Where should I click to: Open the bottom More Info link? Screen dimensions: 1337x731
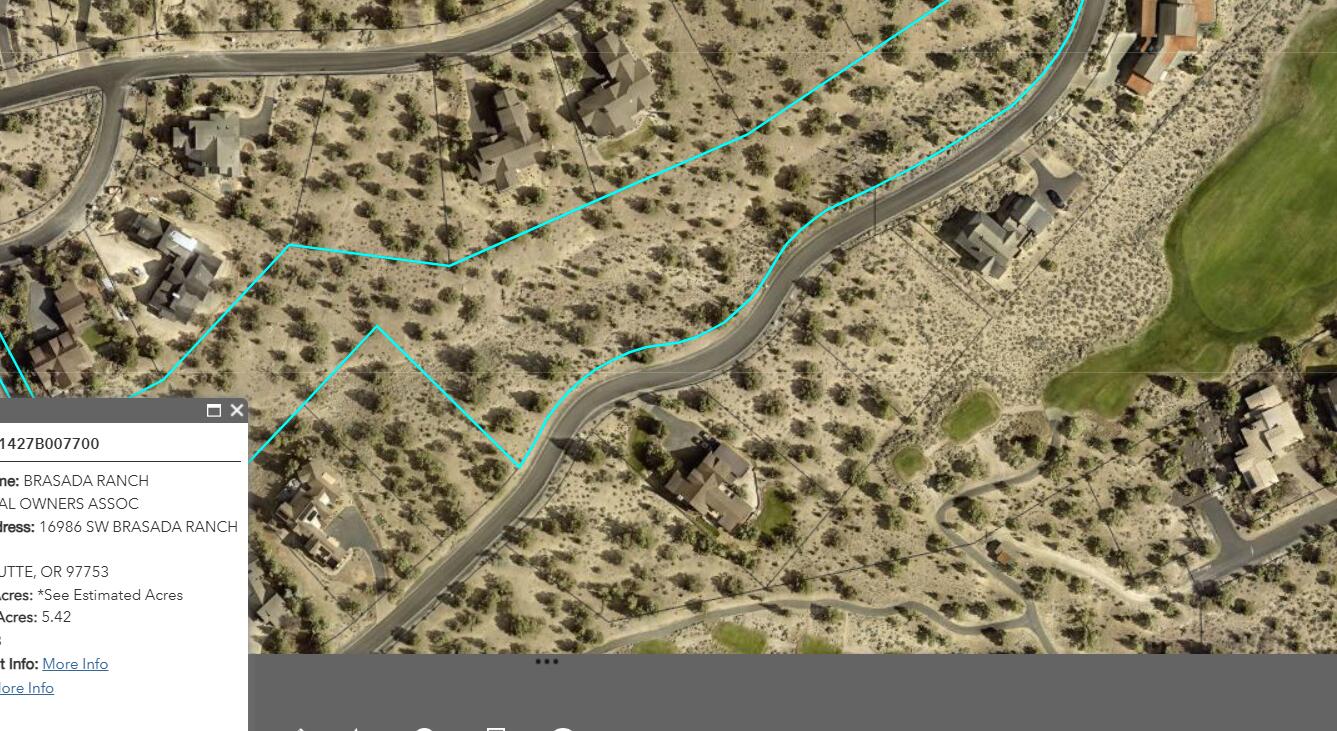coord(27,687)
